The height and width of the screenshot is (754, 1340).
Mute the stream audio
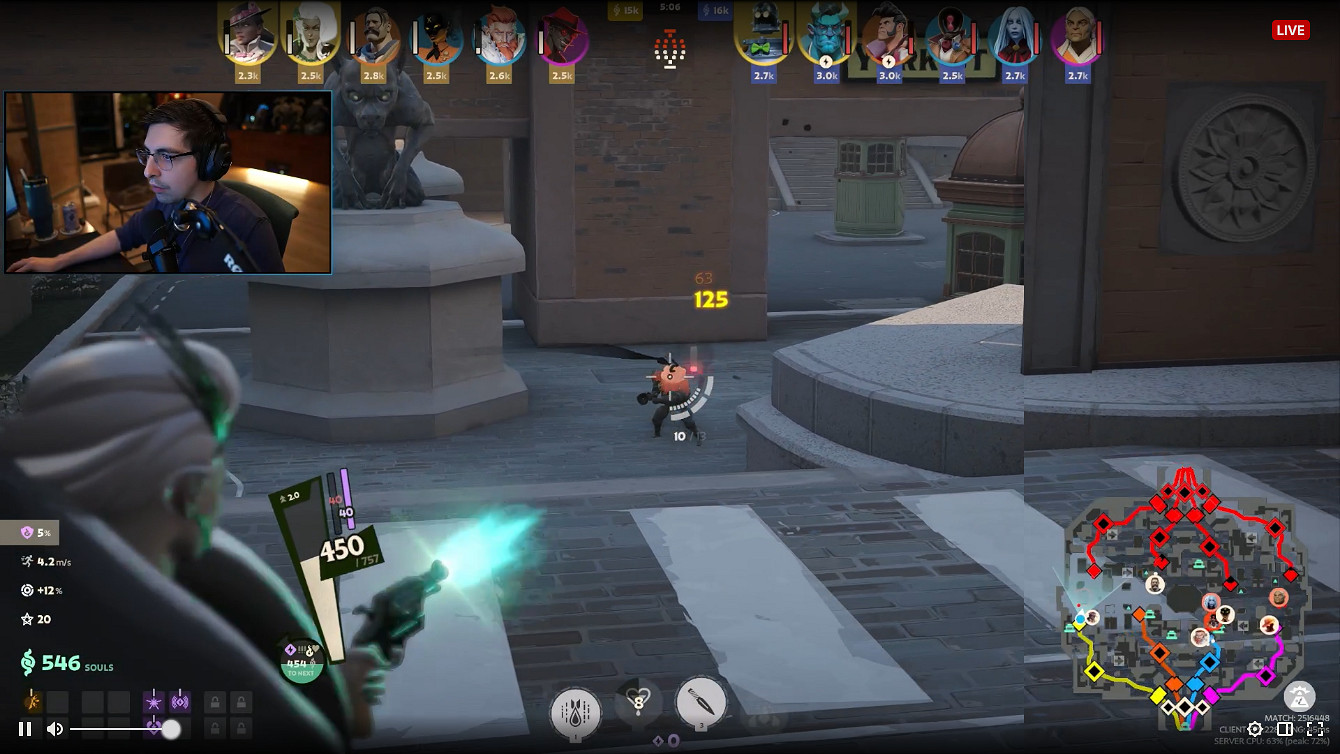(x=53, y=729)
